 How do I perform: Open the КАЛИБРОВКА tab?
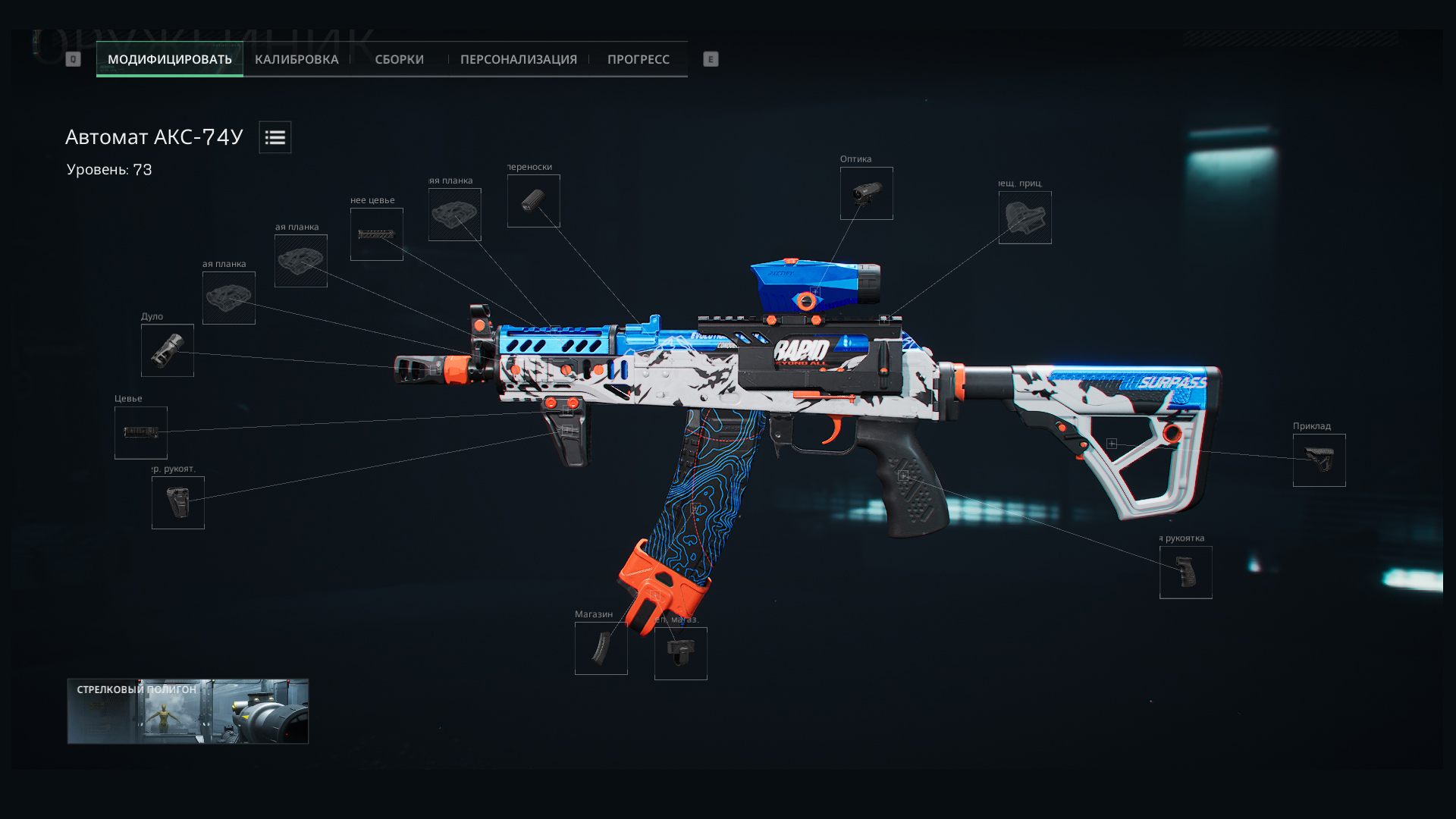tap(297, 59)
